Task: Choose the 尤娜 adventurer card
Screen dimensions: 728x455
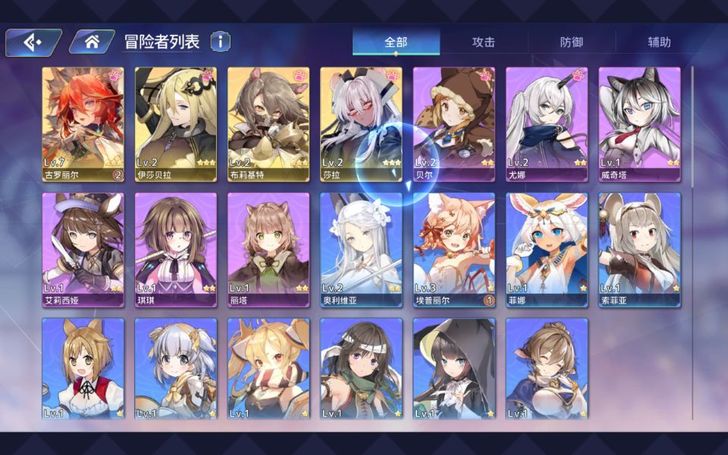Action: tap(546, 122)
